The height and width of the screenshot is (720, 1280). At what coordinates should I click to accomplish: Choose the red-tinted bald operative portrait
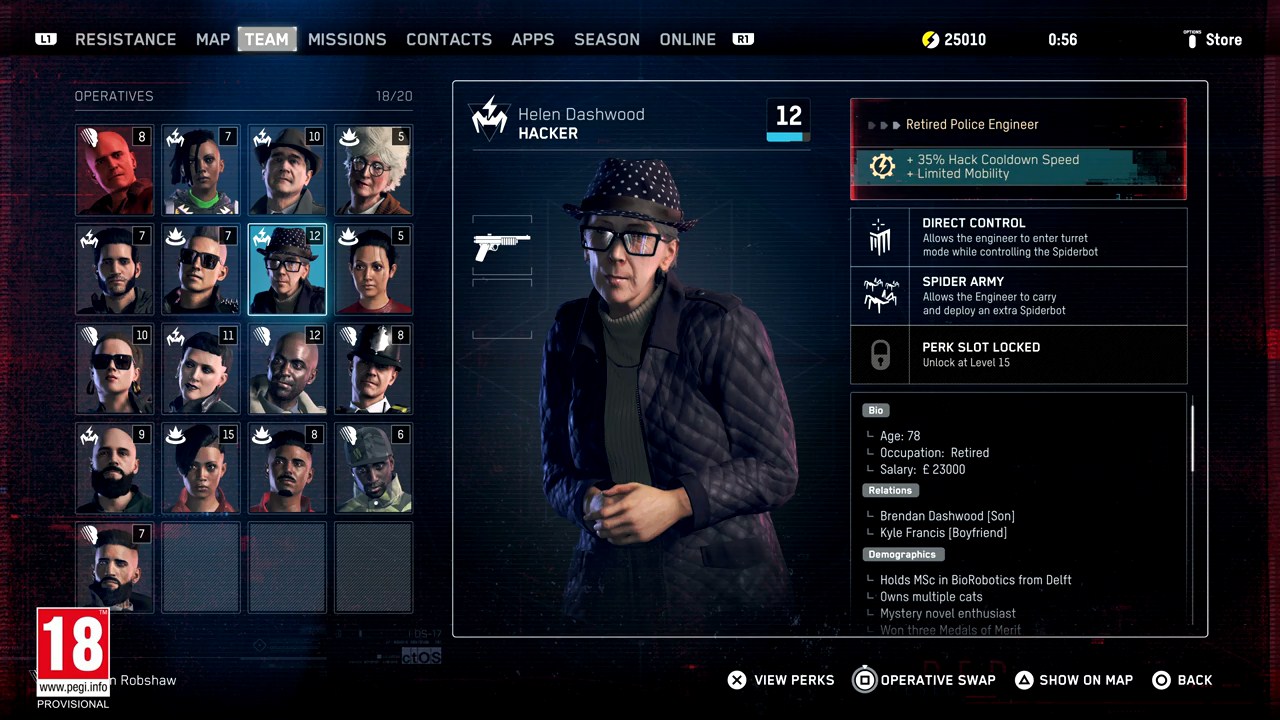pyautogui.click(x=115, y=170)
